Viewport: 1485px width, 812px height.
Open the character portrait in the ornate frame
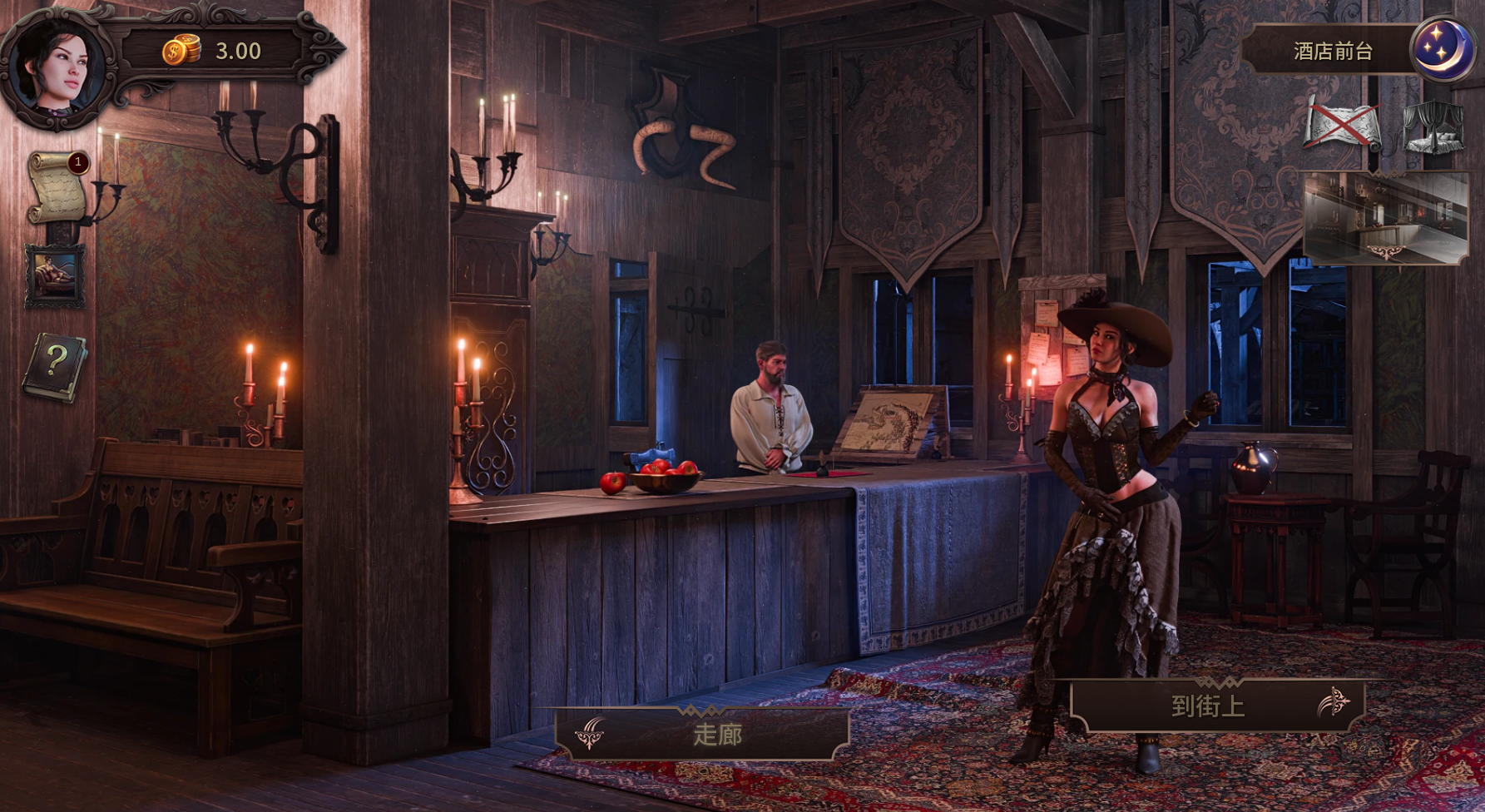(57, 67)
